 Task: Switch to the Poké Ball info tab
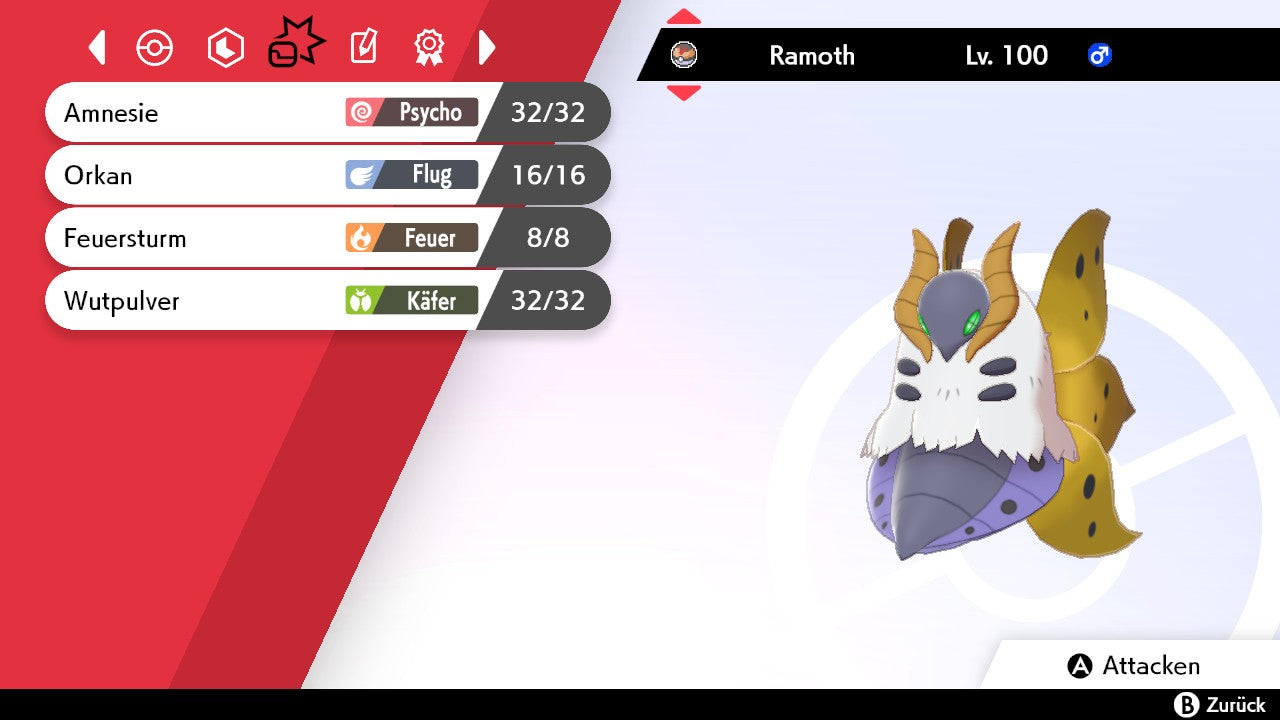pyautogui.click(x=155, y=48)
